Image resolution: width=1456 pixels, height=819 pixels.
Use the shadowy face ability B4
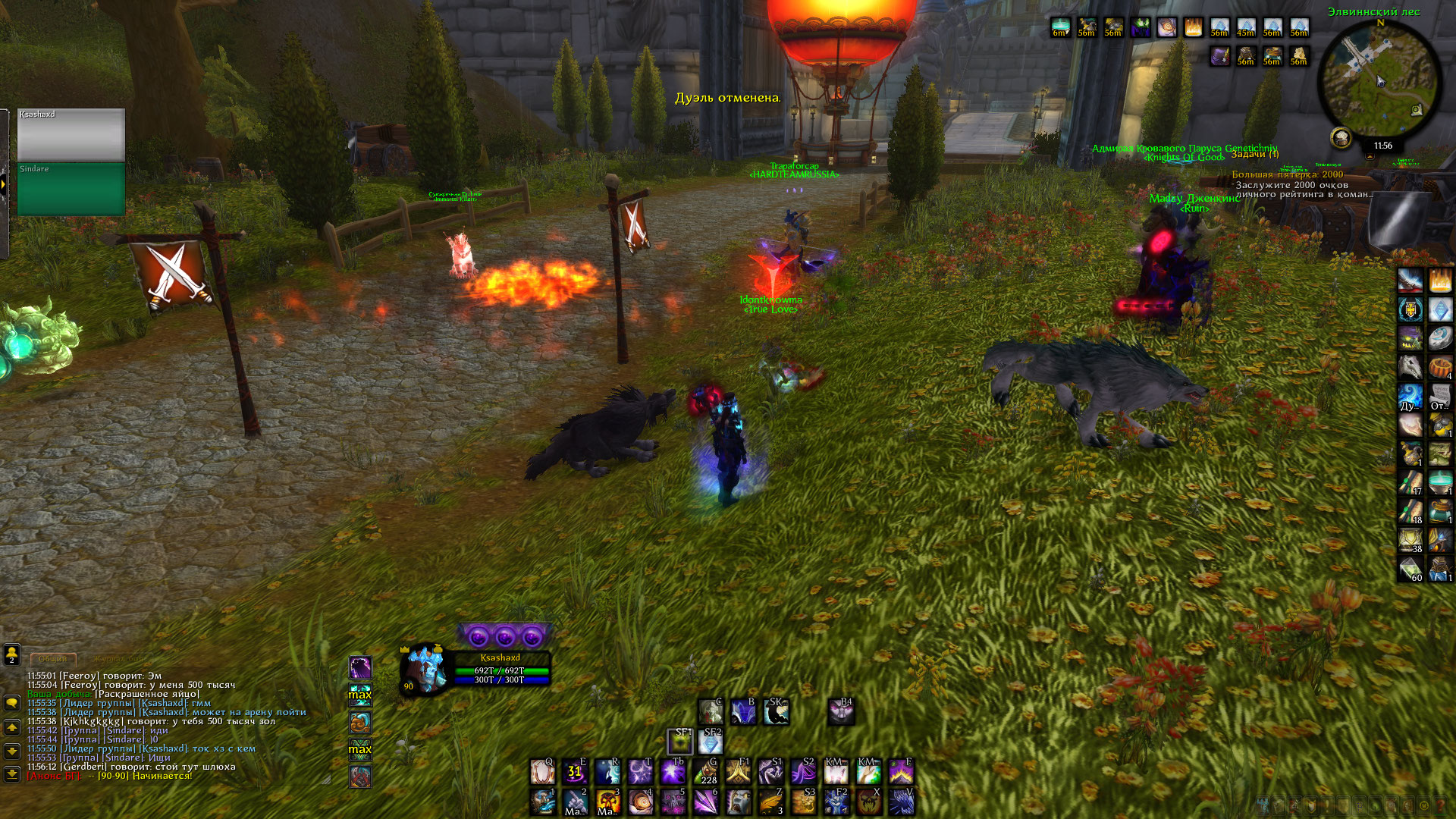point(841,711)
